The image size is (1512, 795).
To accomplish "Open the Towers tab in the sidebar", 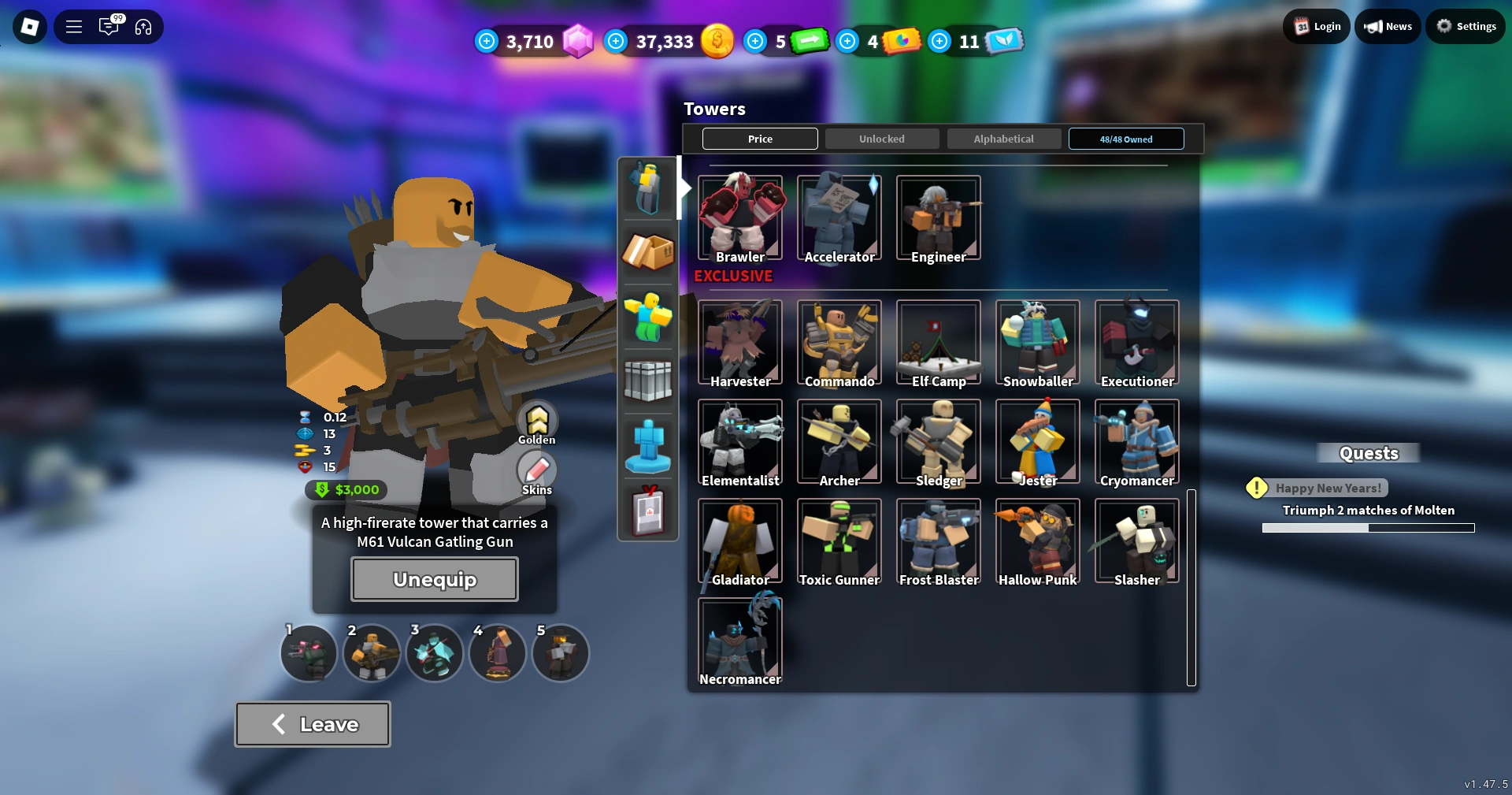I will (647, 188).
